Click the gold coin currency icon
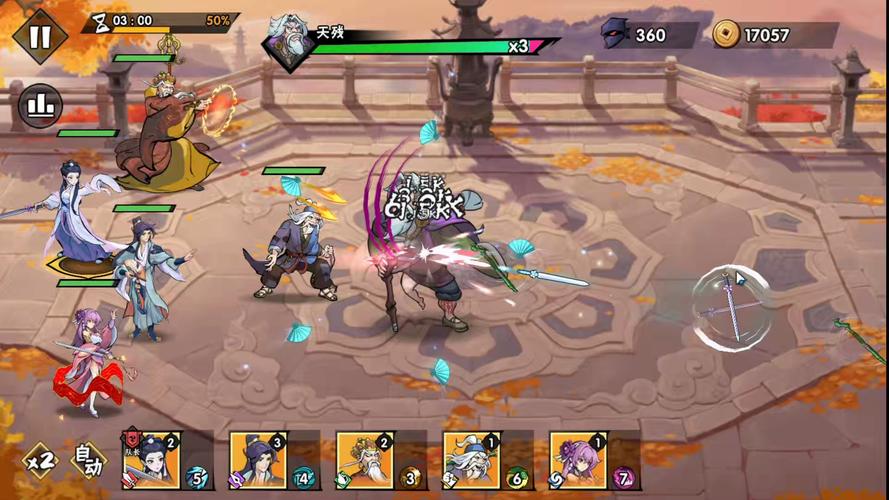 tap(726, 35)
